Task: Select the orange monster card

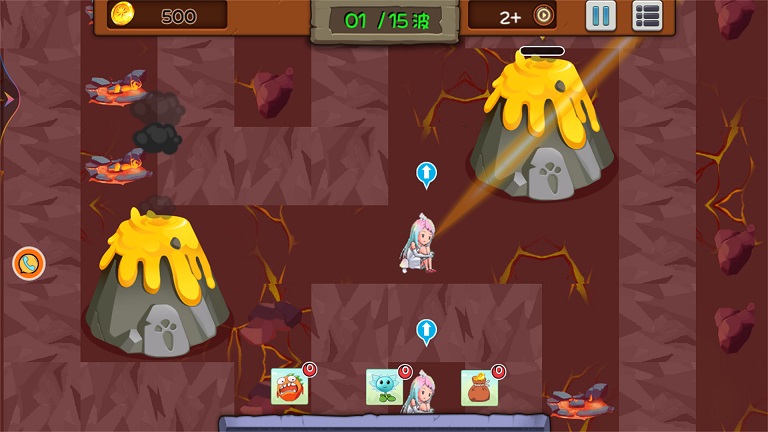Action: 289,386
